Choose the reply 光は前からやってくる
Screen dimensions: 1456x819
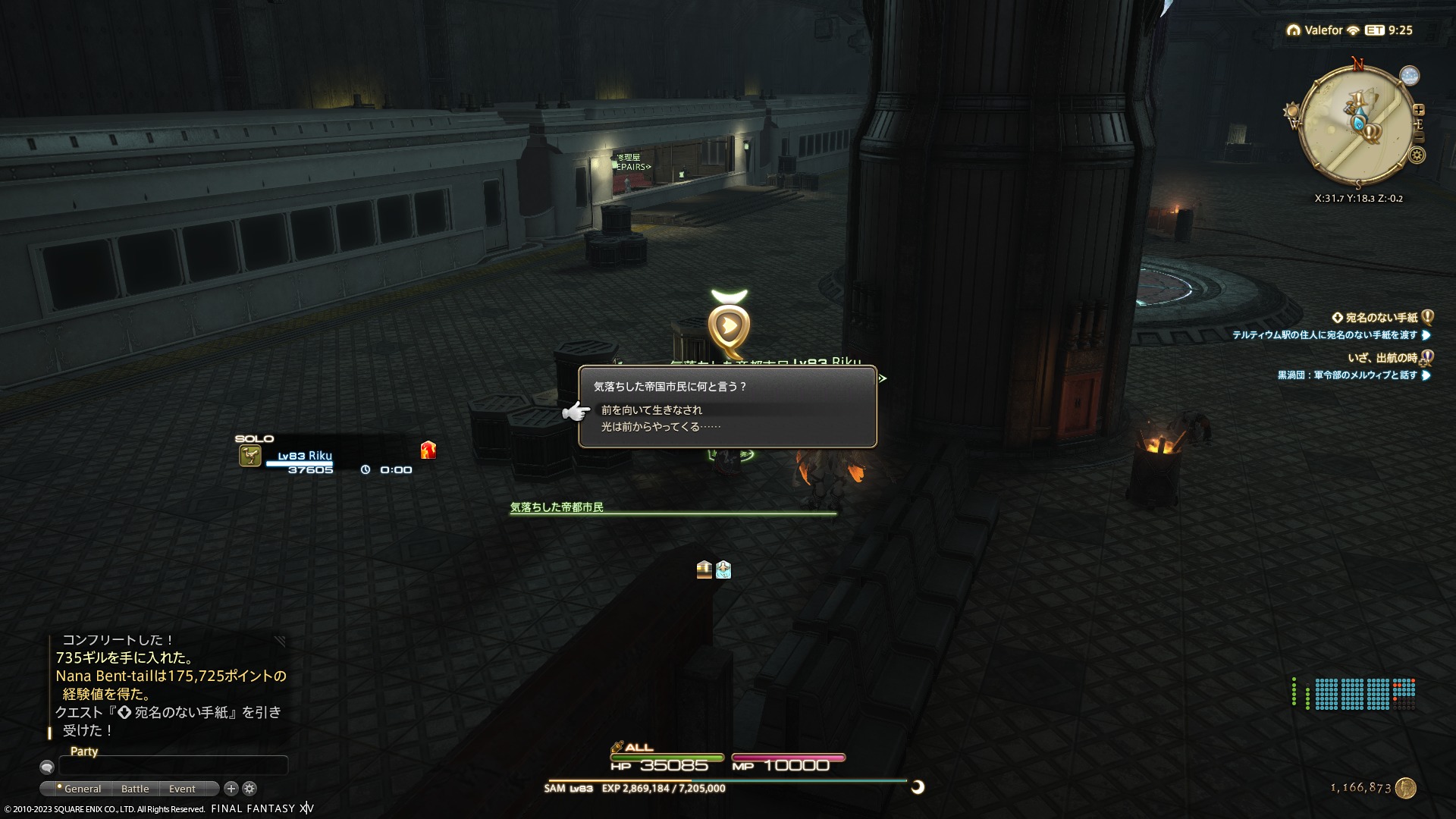(661, 427)
